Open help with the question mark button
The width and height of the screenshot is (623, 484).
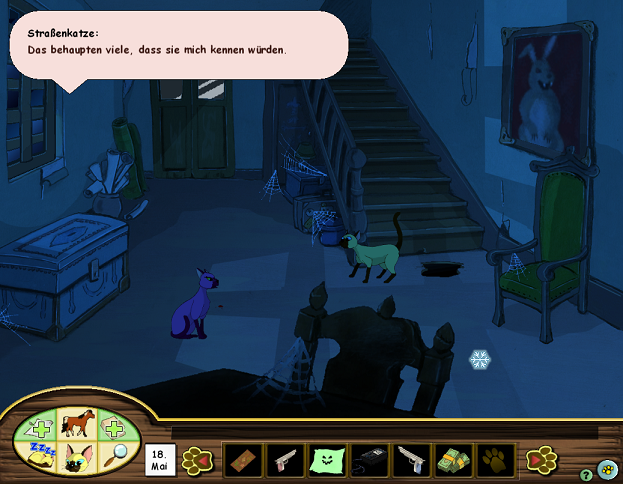click(x=586, y=475)
